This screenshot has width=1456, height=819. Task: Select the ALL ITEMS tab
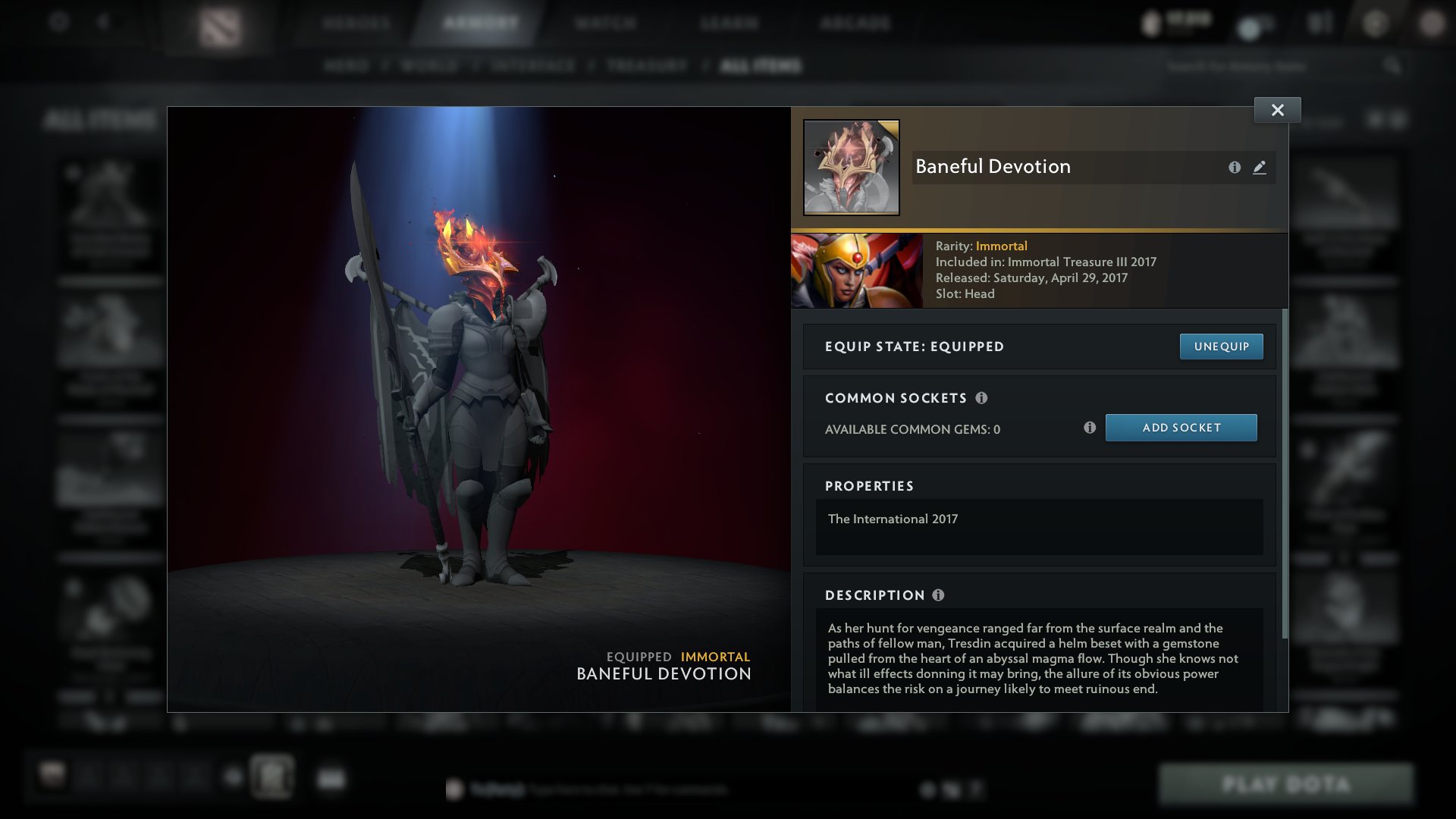[761, 66]
